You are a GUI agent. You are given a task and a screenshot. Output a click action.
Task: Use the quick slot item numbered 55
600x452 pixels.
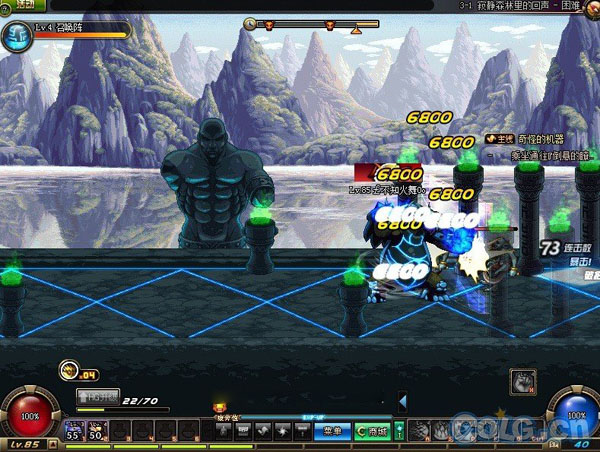tap(73, 430)
